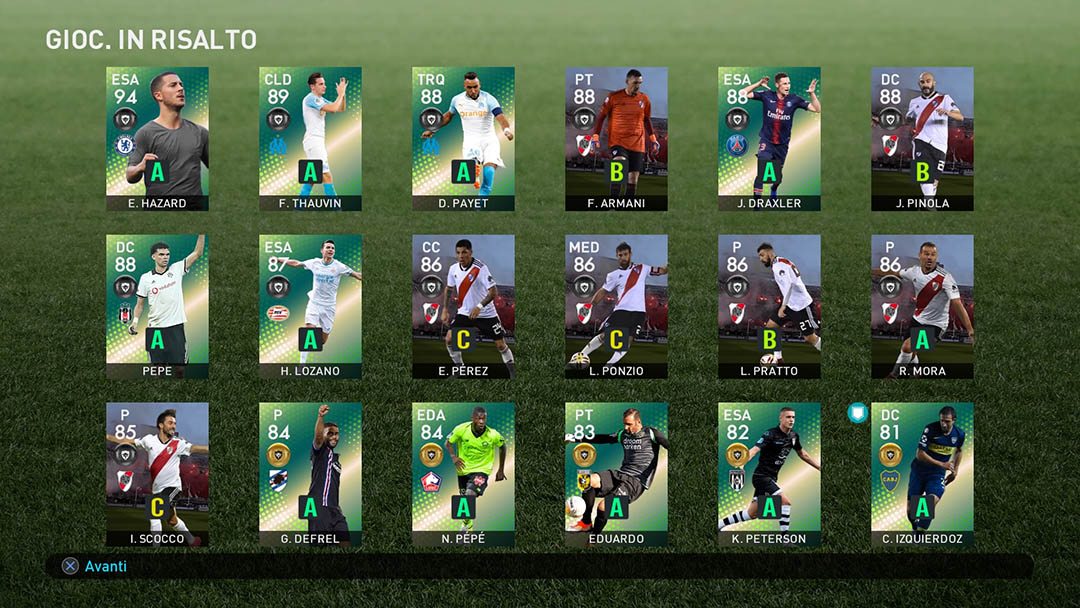
Task: Open the J. Draxler player card
Action: (769, 138)
